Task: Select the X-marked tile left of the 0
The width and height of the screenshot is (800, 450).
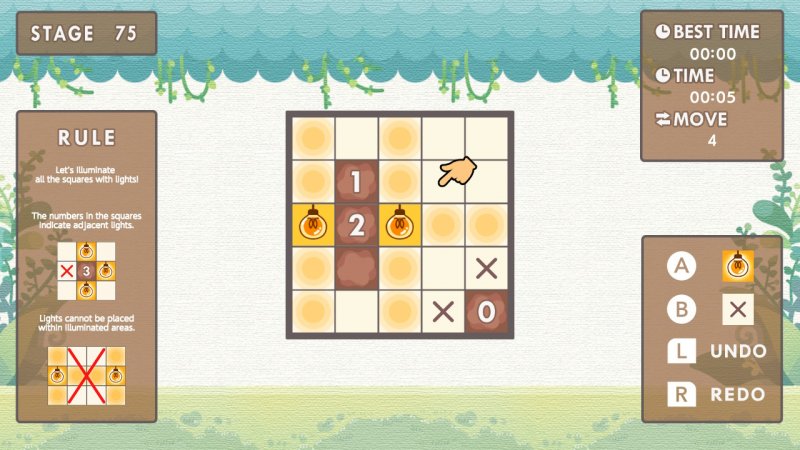Action: click(442, 311)
